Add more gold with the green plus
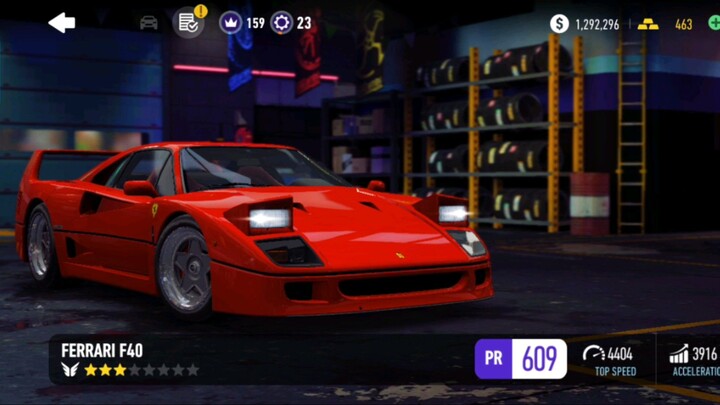Image resolution: width=720 pixels, height=405 pixels. pos(712,24)
